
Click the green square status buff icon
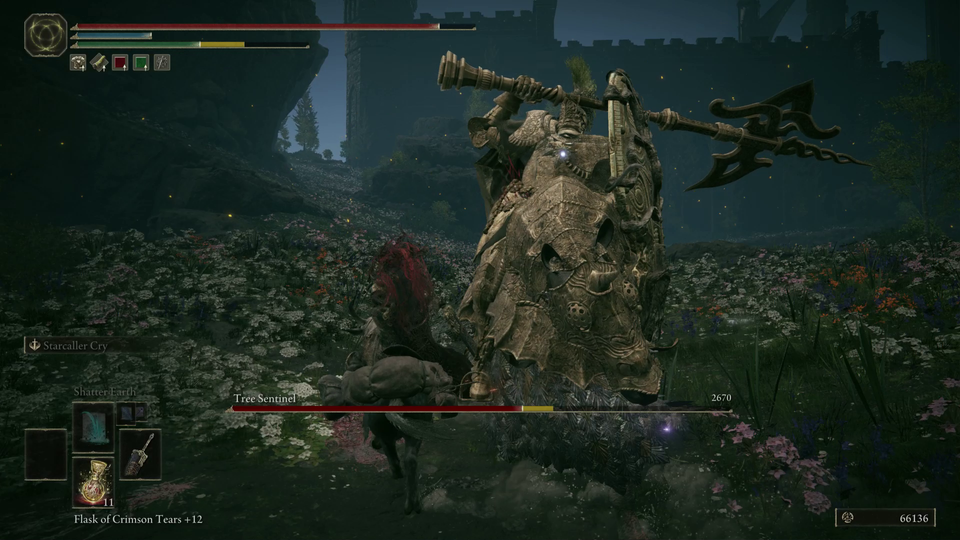point(141,62)
